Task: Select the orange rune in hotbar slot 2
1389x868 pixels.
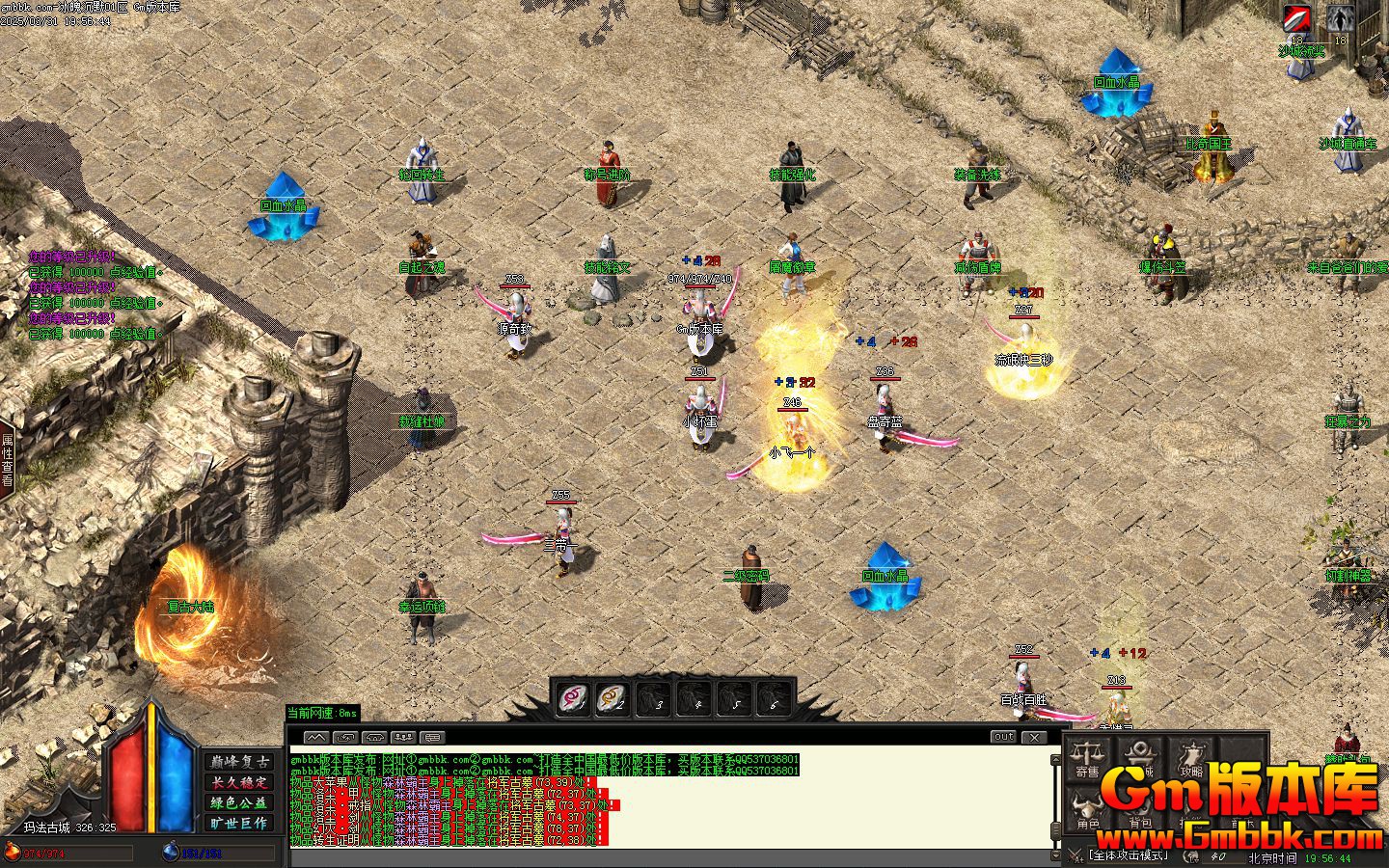Action: click(x=613, y=697)
